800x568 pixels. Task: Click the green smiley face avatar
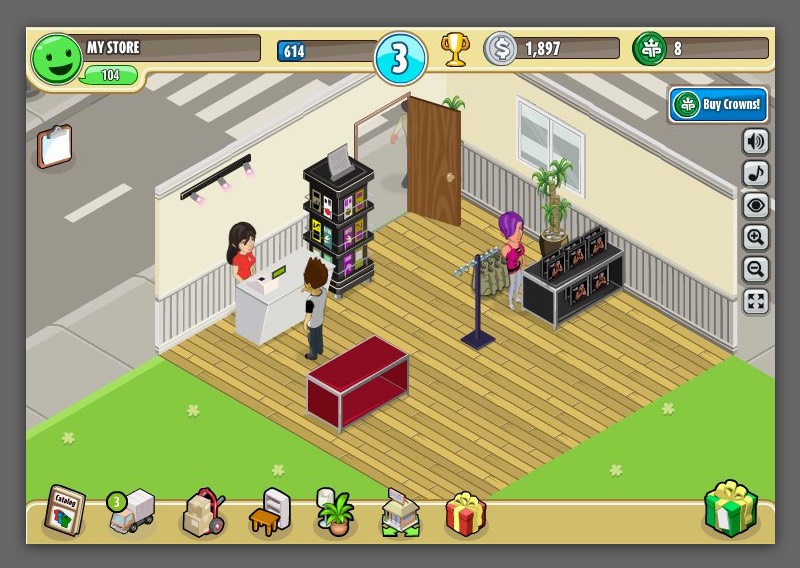55,59
